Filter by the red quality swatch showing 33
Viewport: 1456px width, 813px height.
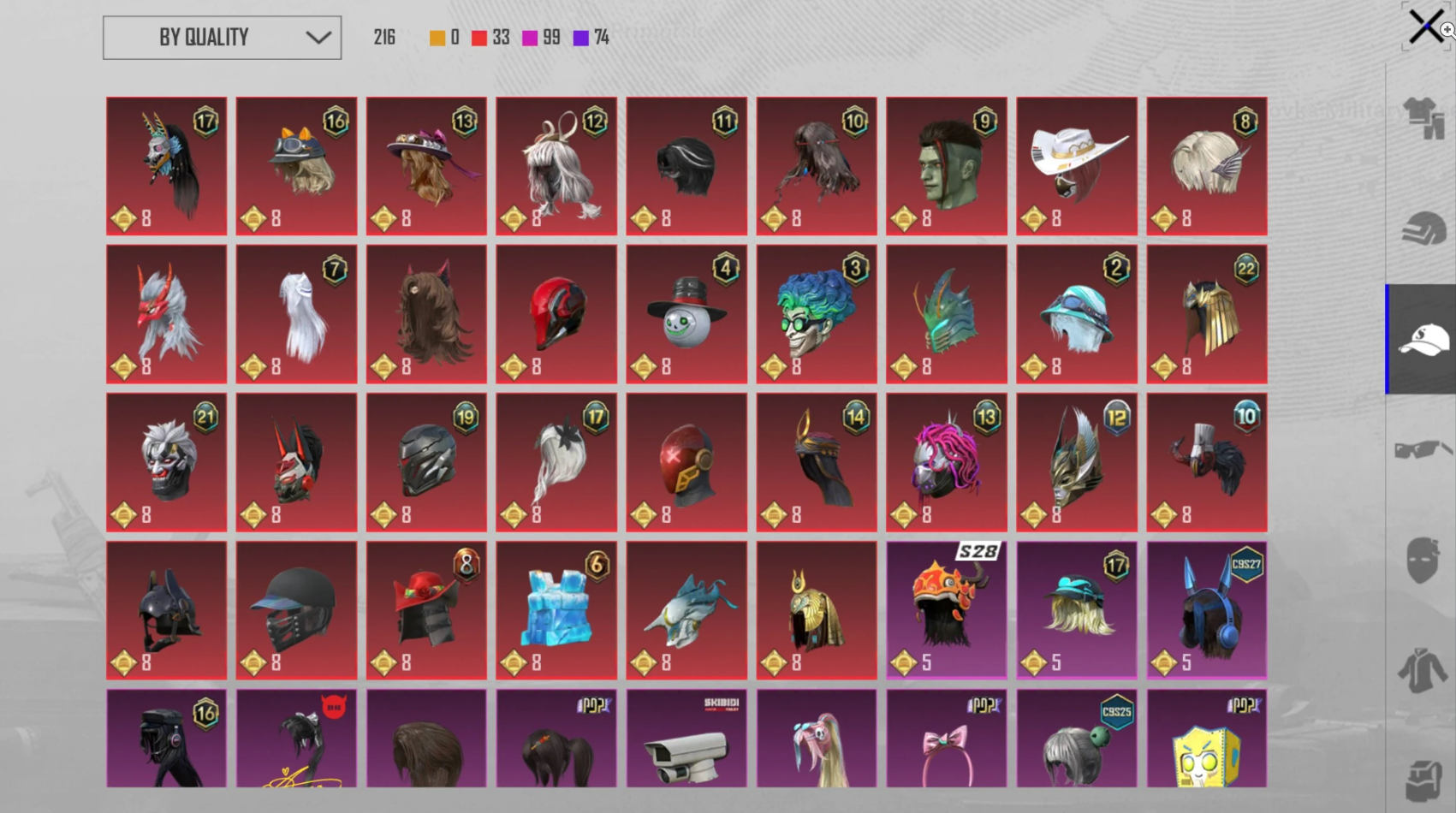(480, 37)
